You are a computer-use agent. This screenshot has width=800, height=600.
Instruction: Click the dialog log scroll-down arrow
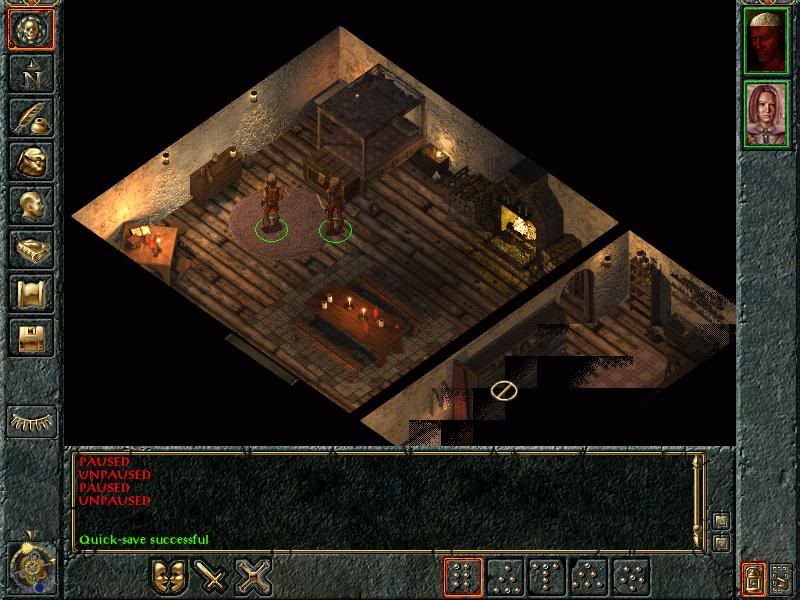click(x=719, y=543)
